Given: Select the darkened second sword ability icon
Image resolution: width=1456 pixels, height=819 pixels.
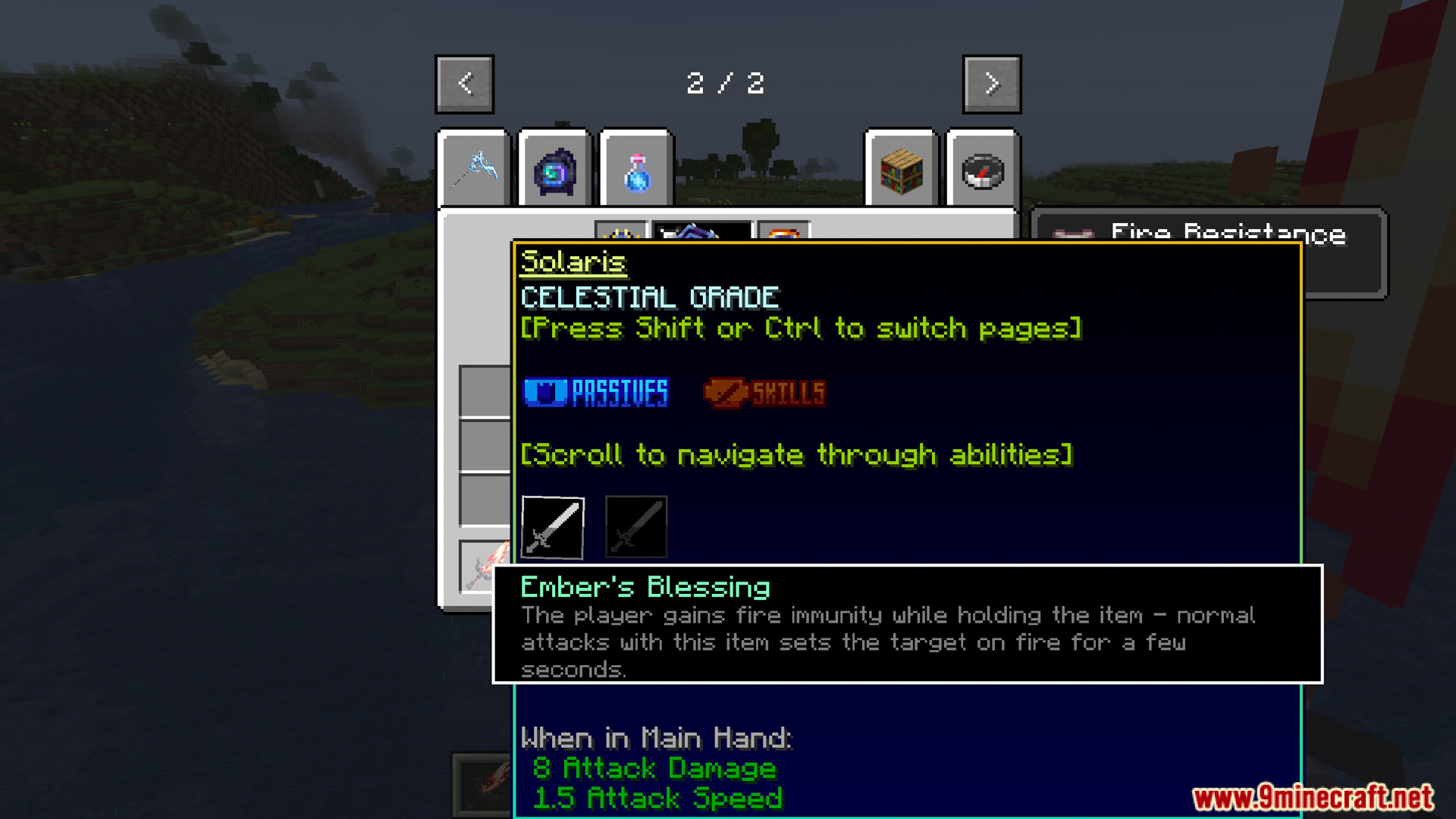Looking at the screenshot, I should (x=635, y=526).
